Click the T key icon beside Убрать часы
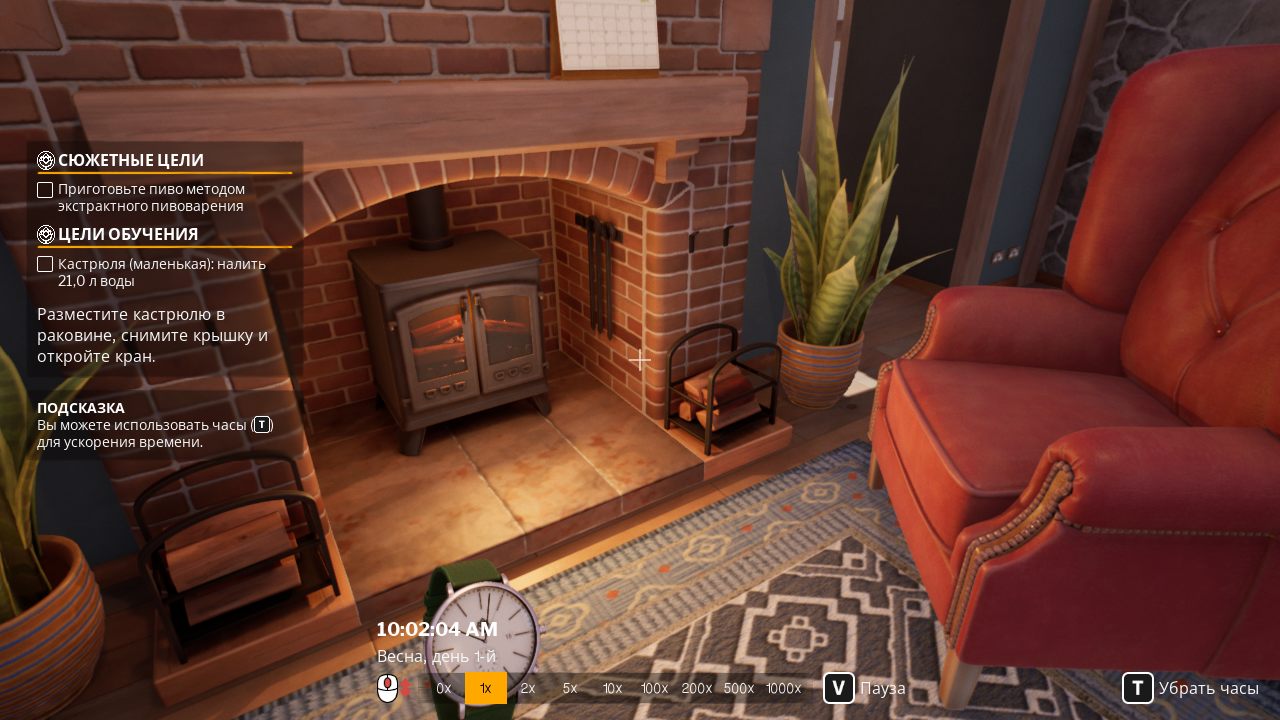 [1138, 688]
